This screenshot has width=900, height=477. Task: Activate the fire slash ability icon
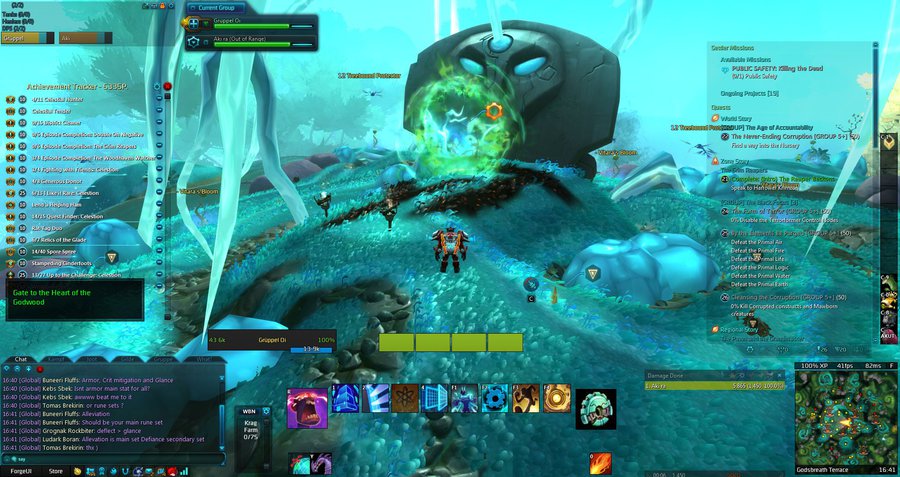(x=600, y=464)
